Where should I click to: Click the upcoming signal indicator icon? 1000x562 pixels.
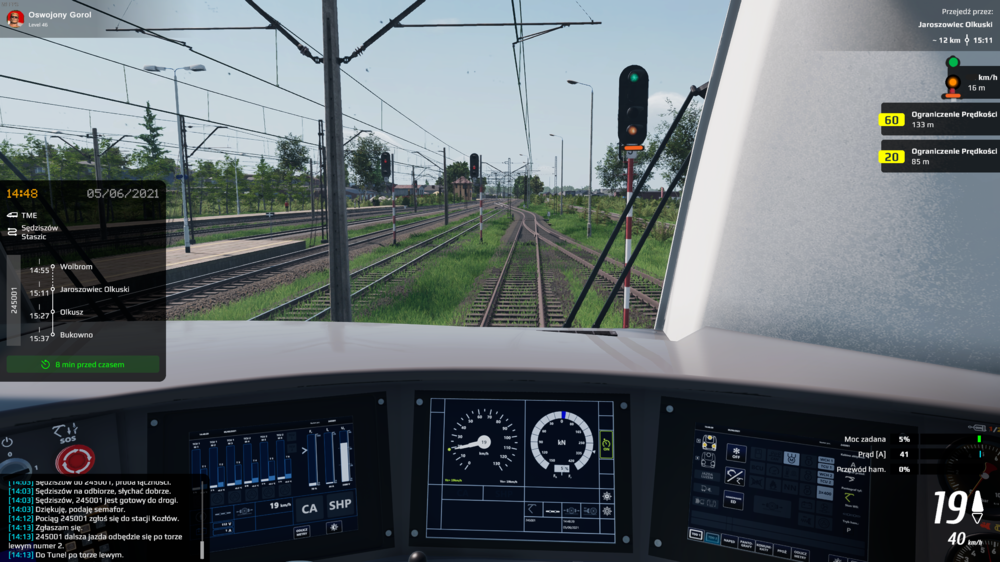point(953,78)
